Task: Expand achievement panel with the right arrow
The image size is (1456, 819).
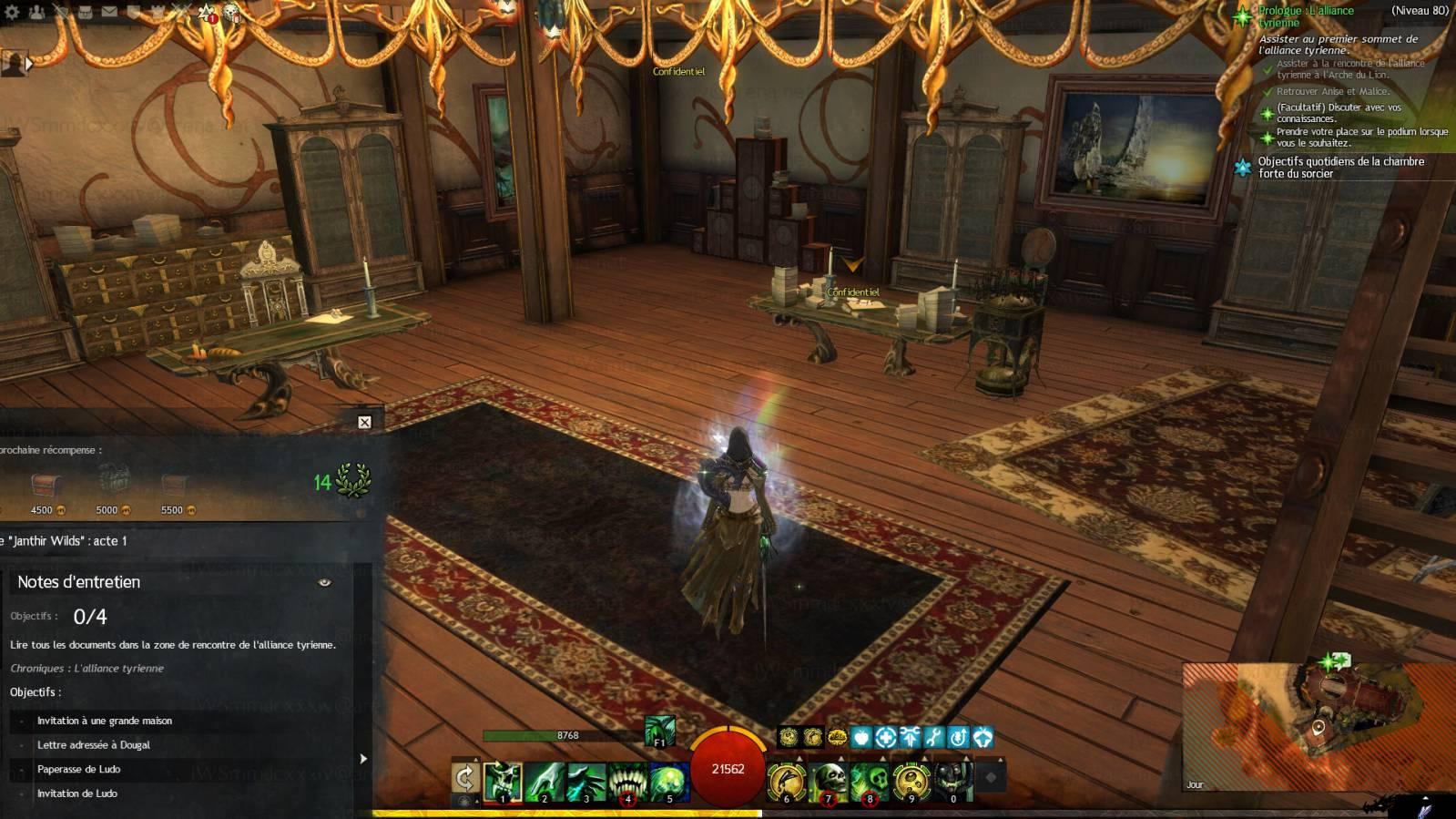Action: pos(363,758)
